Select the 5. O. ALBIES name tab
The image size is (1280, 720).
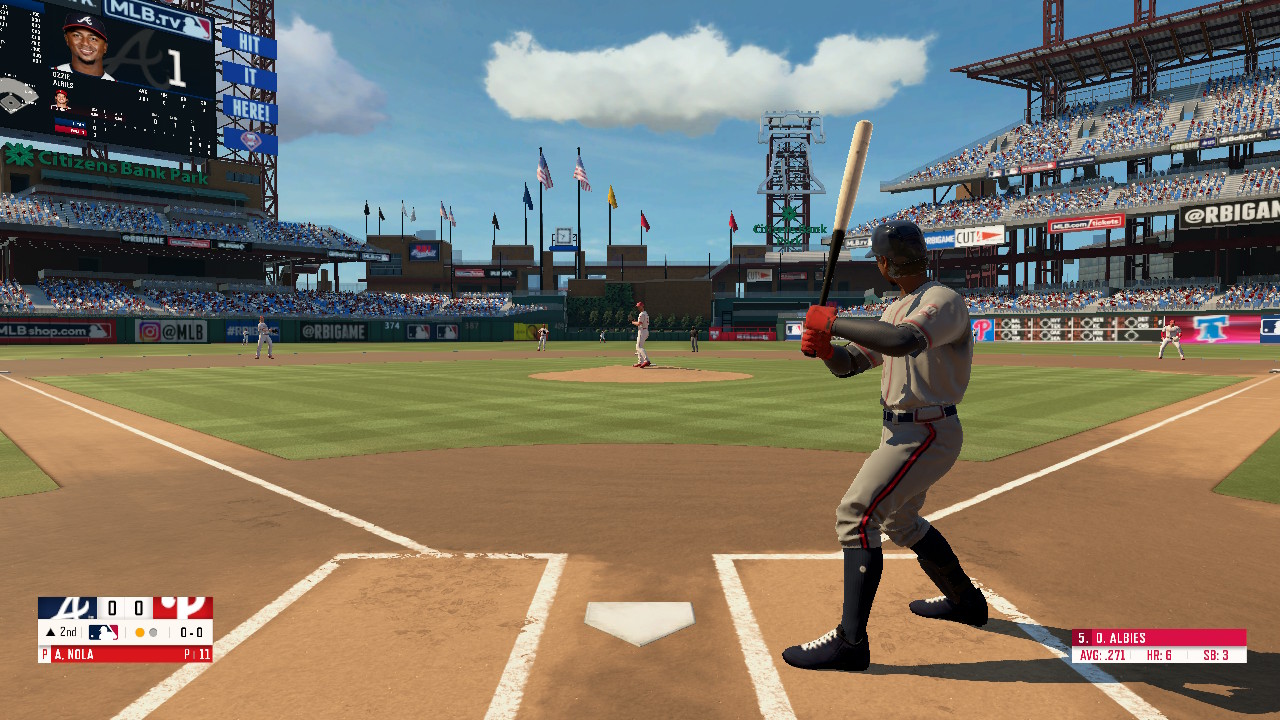1118,637
